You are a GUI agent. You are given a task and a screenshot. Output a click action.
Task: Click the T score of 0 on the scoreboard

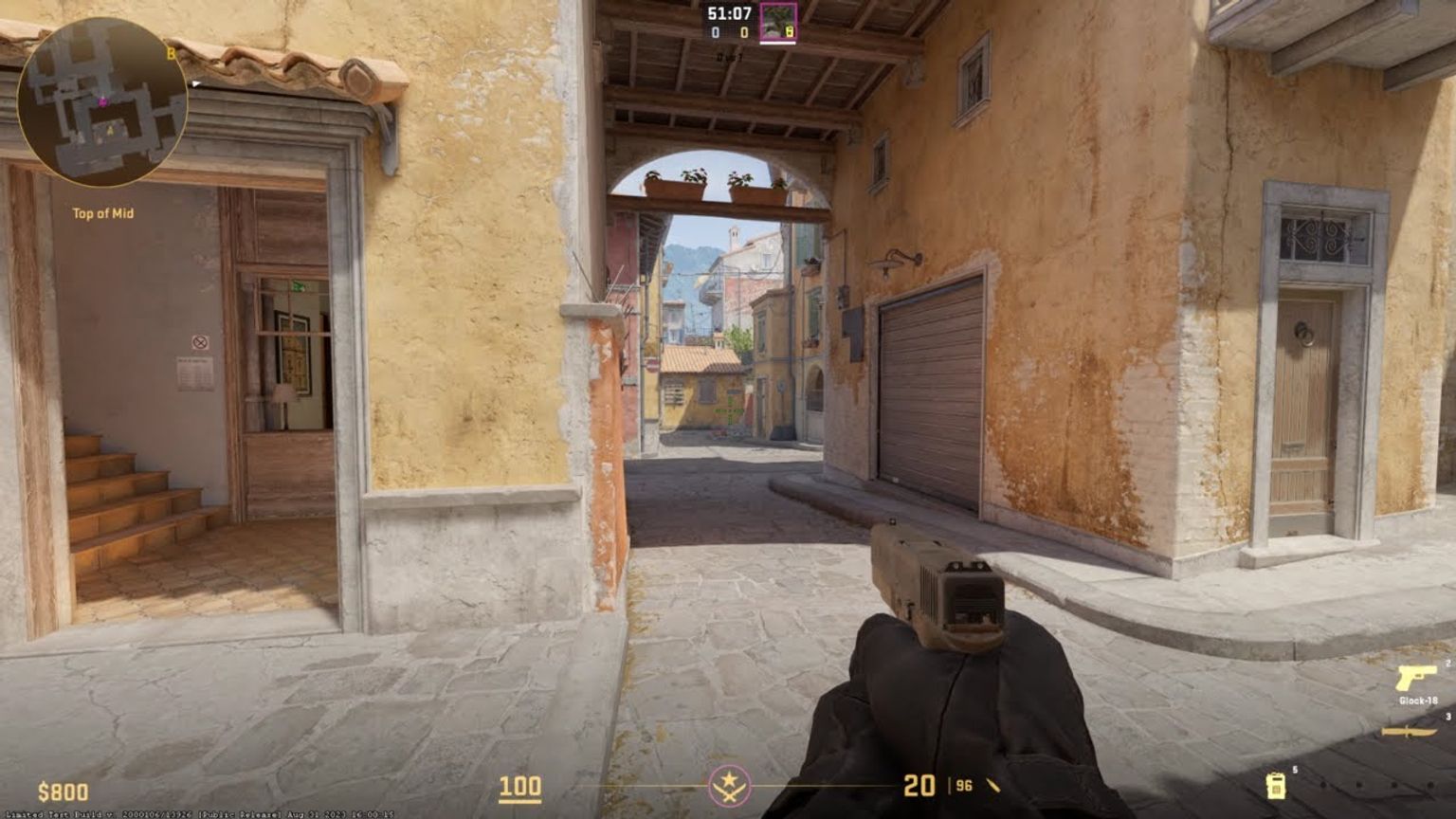coord(744,31)
